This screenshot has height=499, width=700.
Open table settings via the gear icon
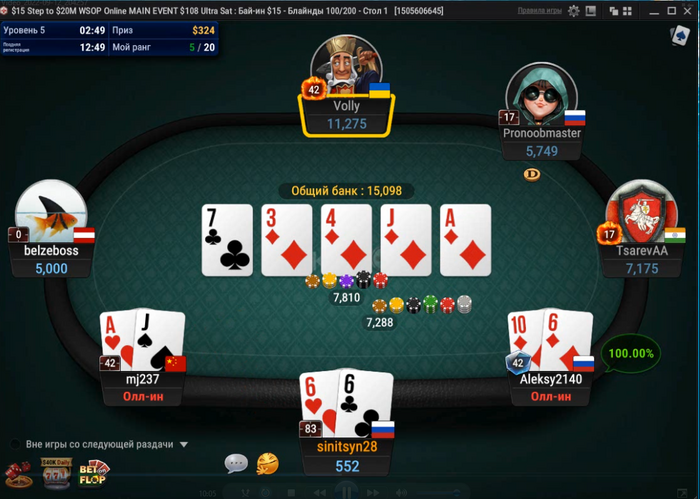pos(574,11)
